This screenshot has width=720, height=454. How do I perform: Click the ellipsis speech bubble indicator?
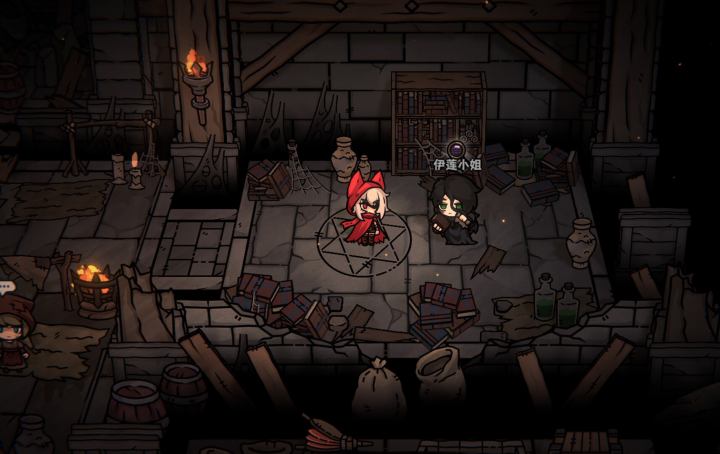click(x=7, y=287)
